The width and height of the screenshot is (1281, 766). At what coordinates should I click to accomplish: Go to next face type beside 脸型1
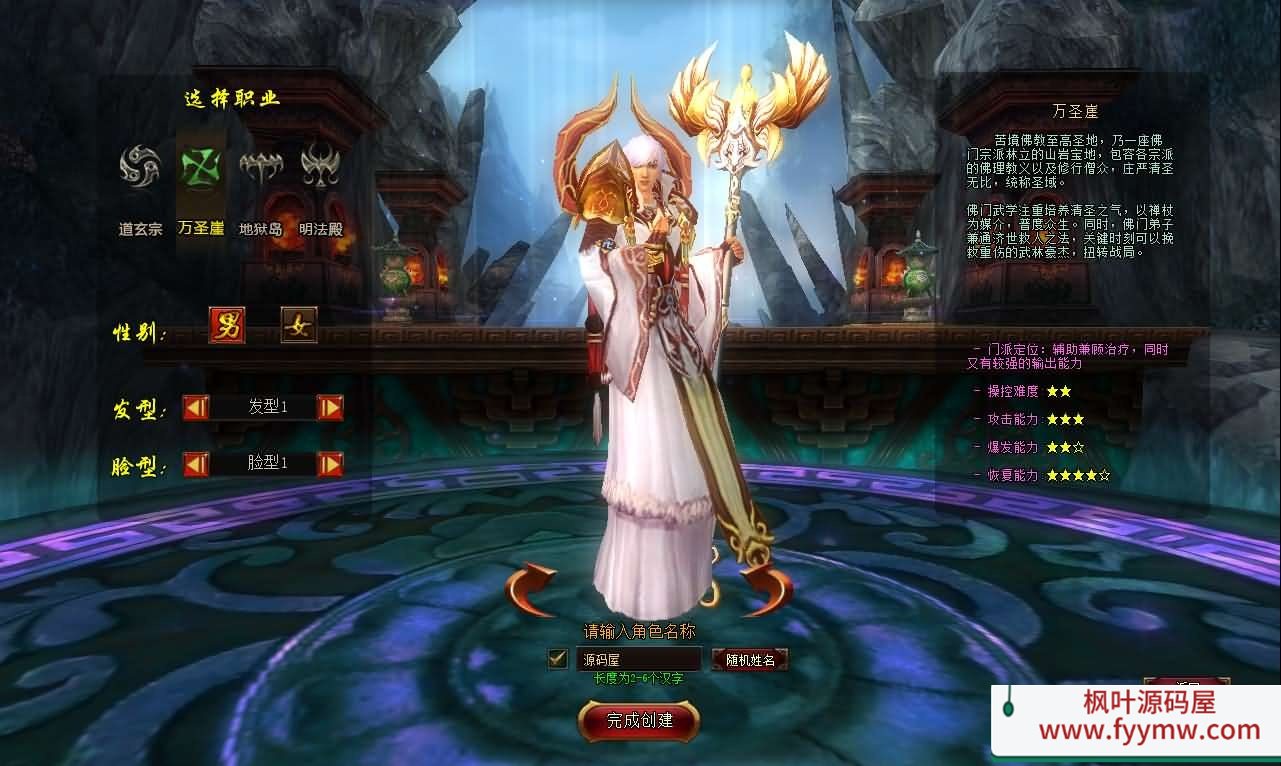[330, 464]
